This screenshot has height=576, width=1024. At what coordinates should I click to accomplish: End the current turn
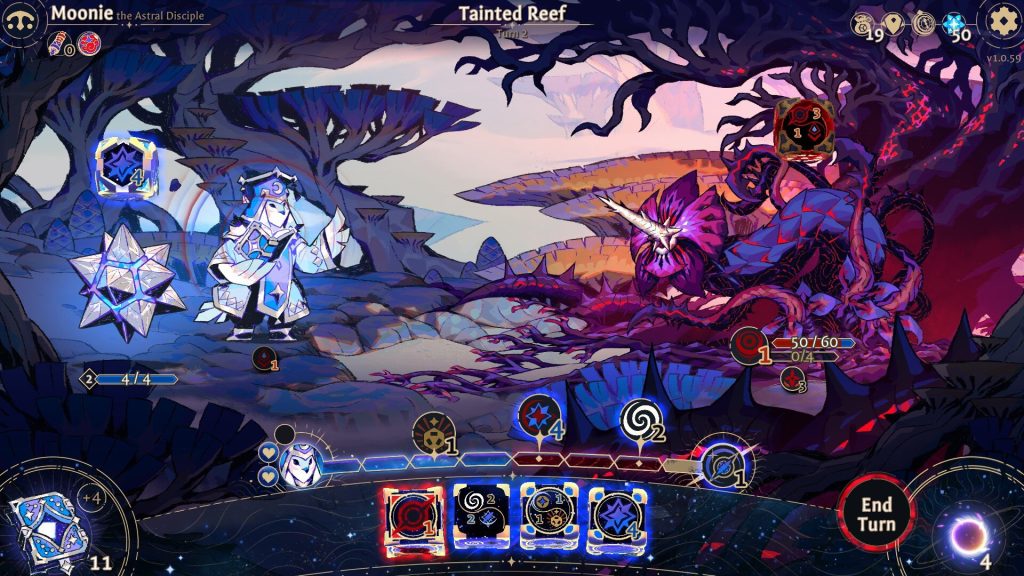[x=877, y=513]
